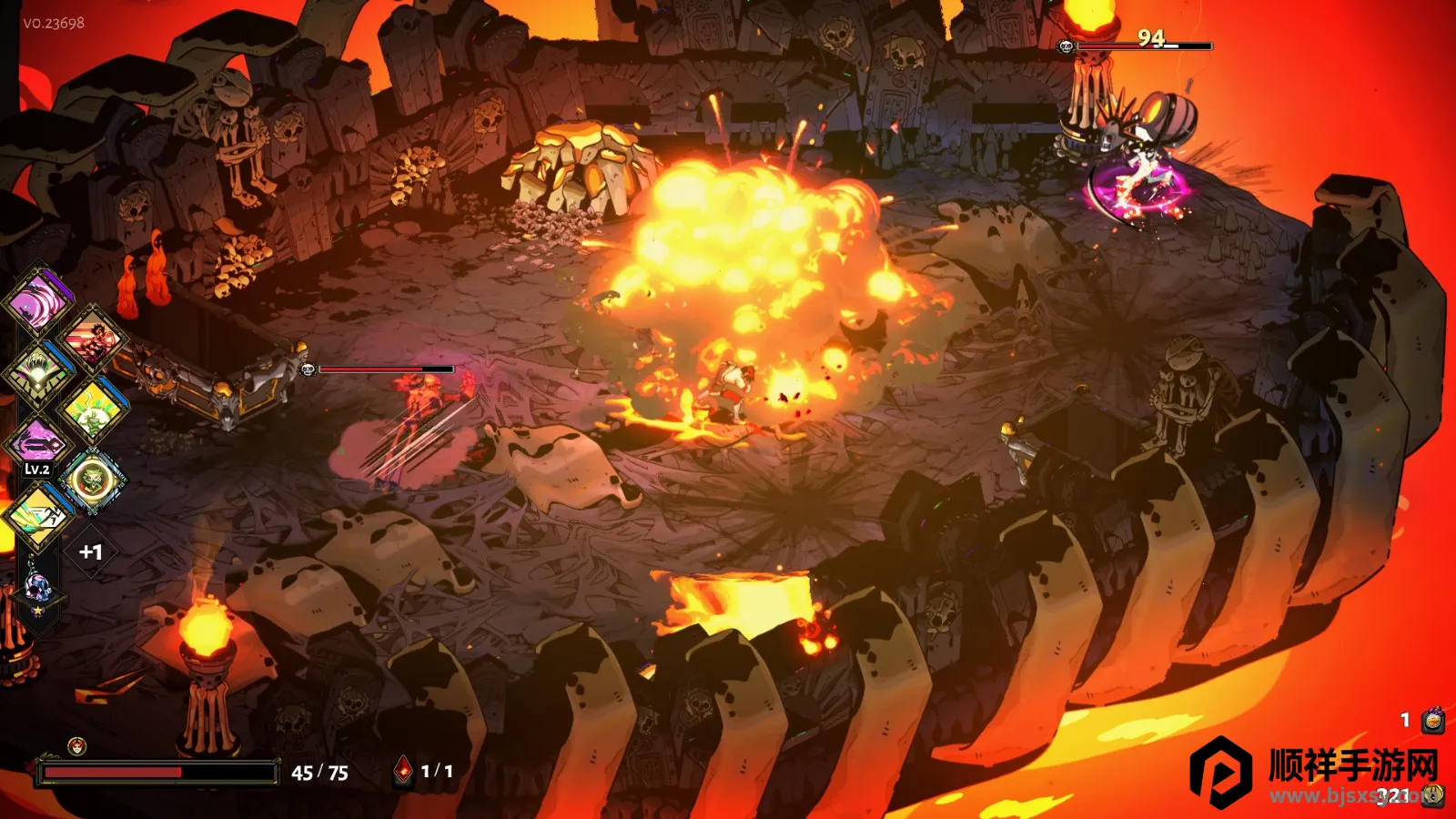Click the muscular warrior boon icon
1456x819 pixels.
coord(92,340)
